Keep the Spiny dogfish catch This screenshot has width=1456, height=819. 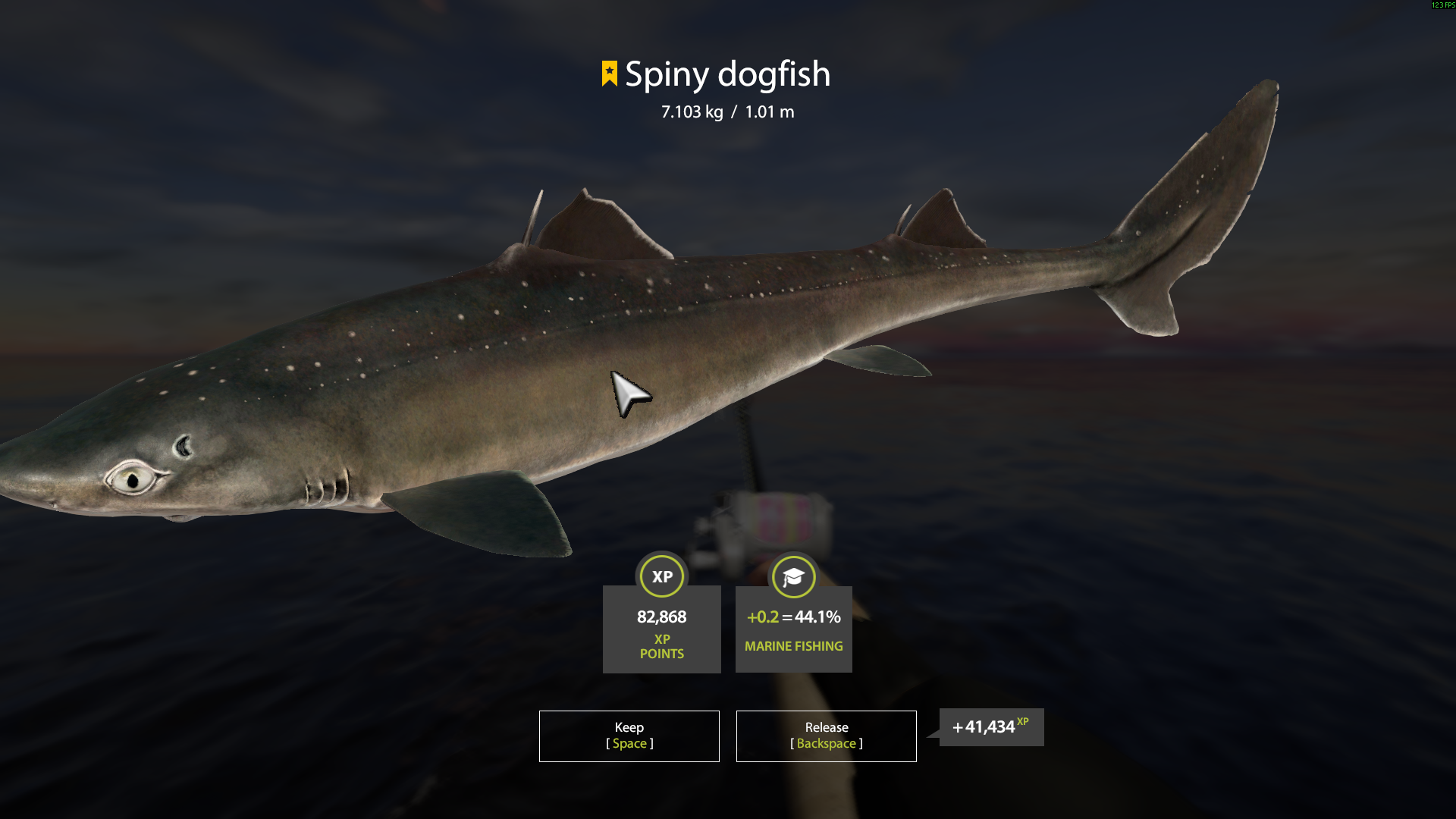pyautogui.click(x=629, y=736)
